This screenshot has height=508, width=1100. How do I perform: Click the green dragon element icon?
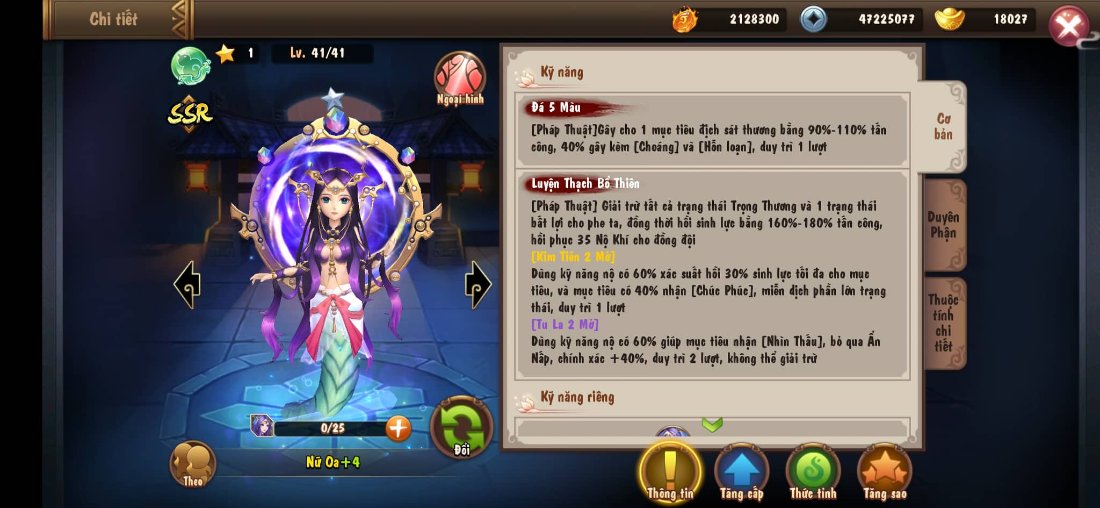pyautogui.click(x=190, y=66)
